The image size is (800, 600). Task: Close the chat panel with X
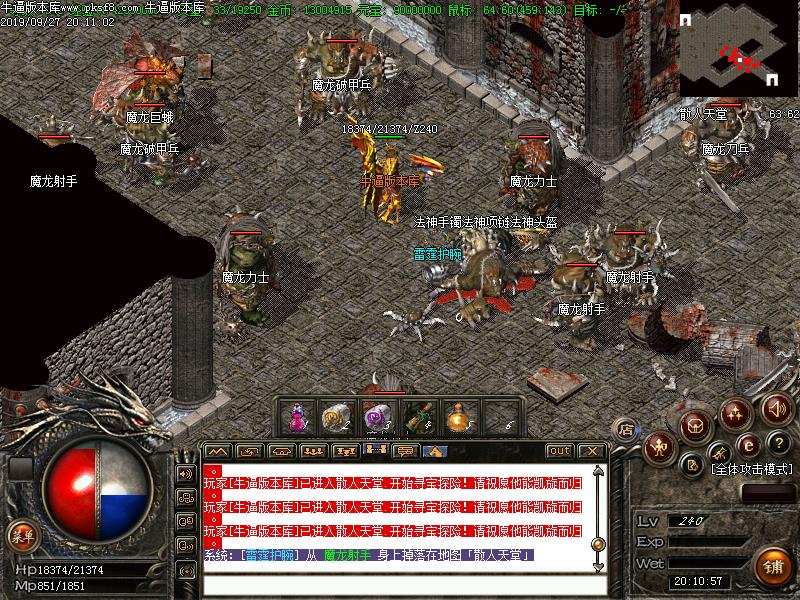point(590,451)
